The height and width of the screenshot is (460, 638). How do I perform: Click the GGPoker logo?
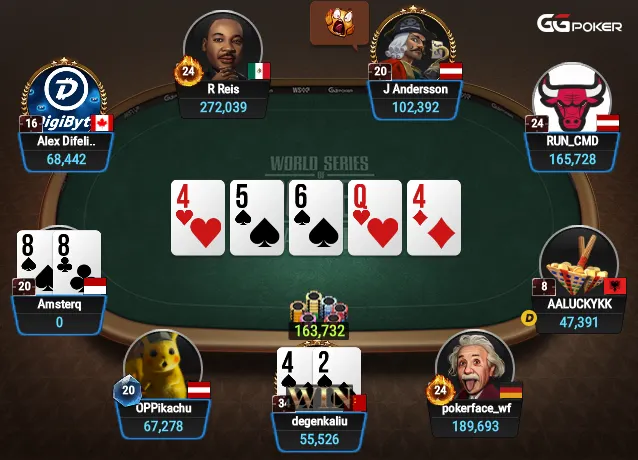coord(581,23)
